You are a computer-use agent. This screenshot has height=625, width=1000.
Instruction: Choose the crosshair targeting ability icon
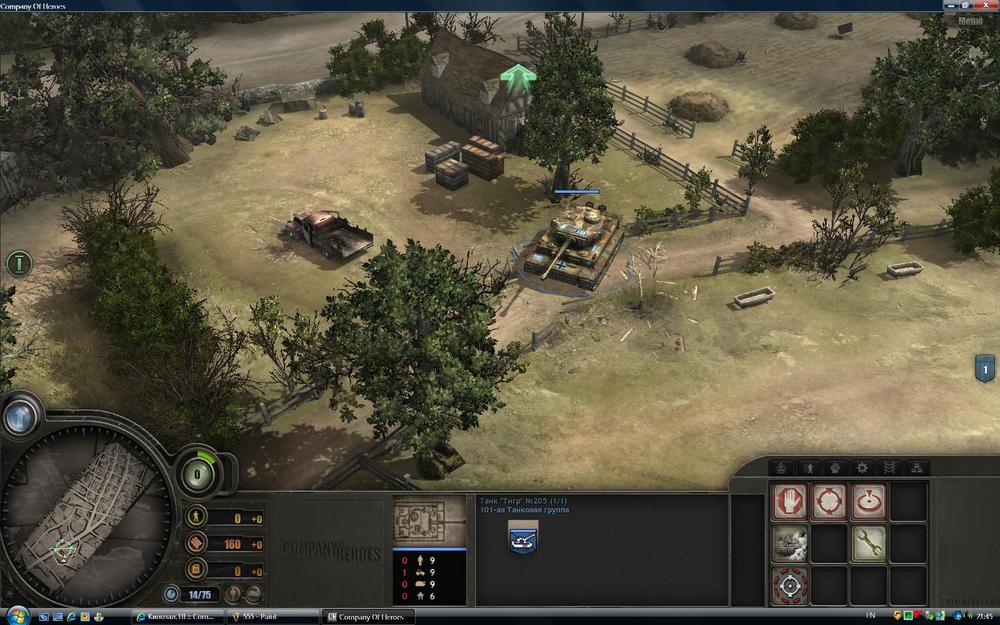[789, 585]
